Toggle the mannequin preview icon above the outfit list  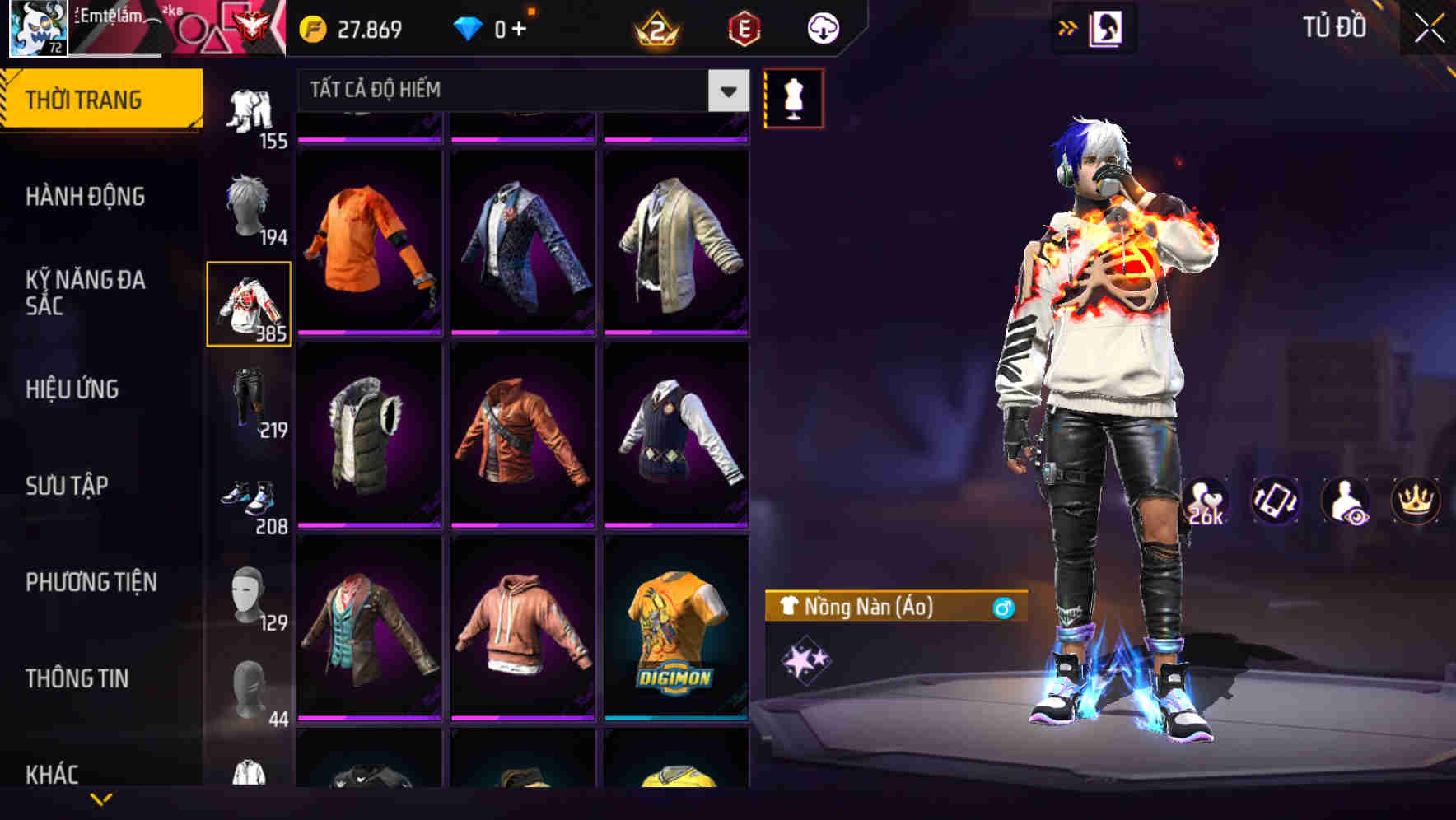(794, 96)
